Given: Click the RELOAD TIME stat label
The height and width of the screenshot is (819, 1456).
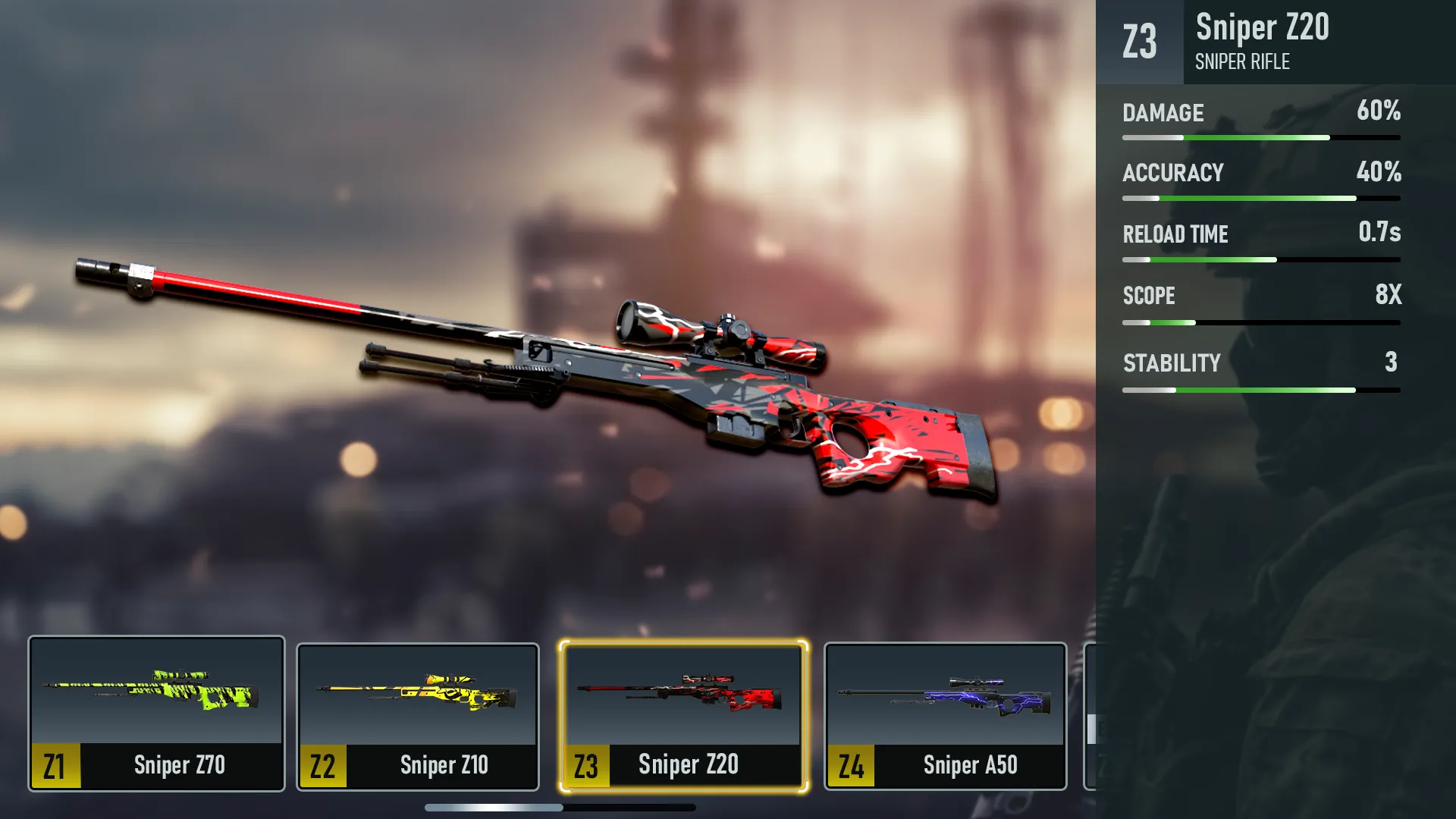Looking at the screenshot, I should click(1175, 234).
